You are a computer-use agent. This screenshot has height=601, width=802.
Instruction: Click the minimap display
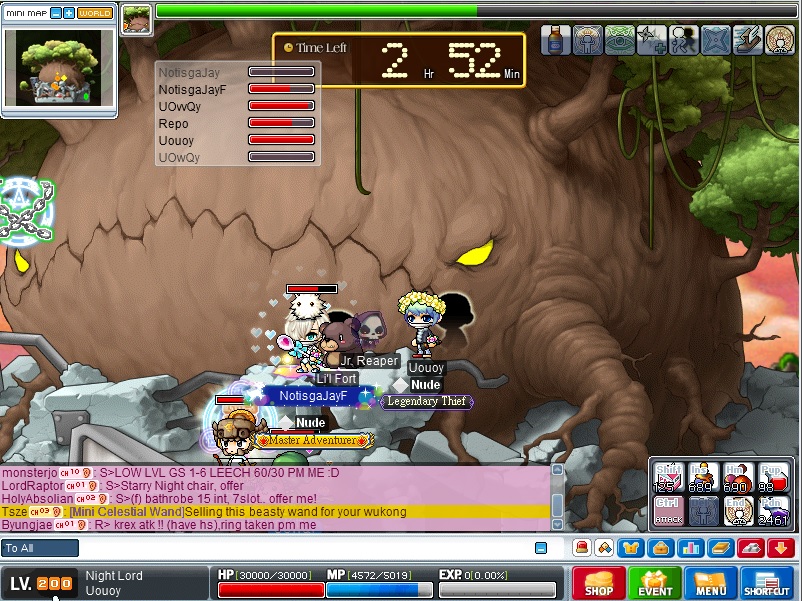click(60, 67)
